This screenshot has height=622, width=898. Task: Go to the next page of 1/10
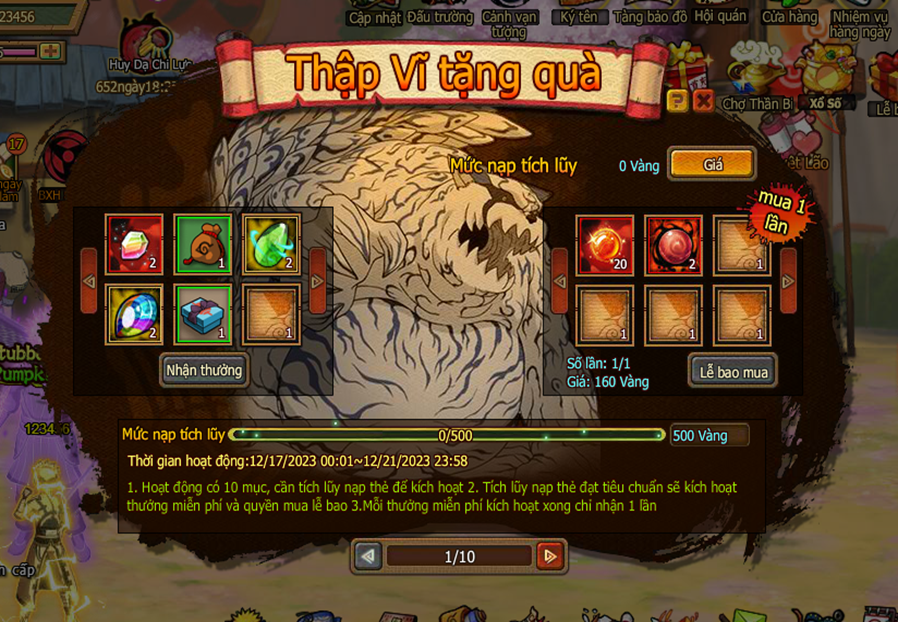click(549, 556)
